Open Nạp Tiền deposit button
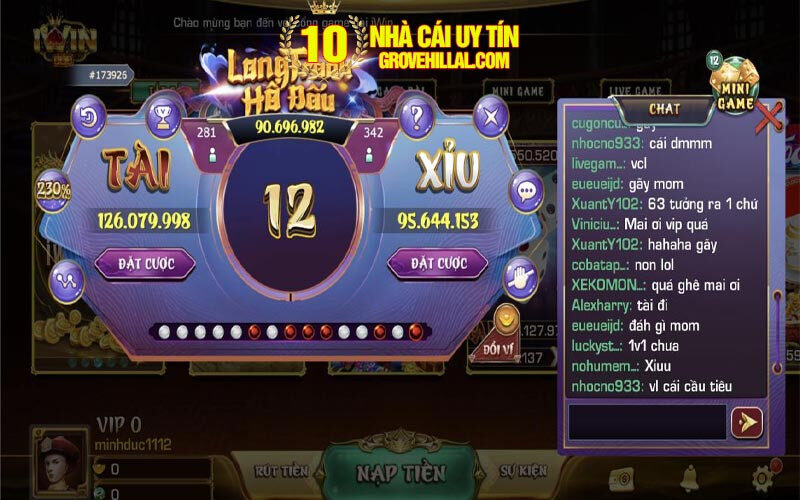 click(x=401, y=472)
